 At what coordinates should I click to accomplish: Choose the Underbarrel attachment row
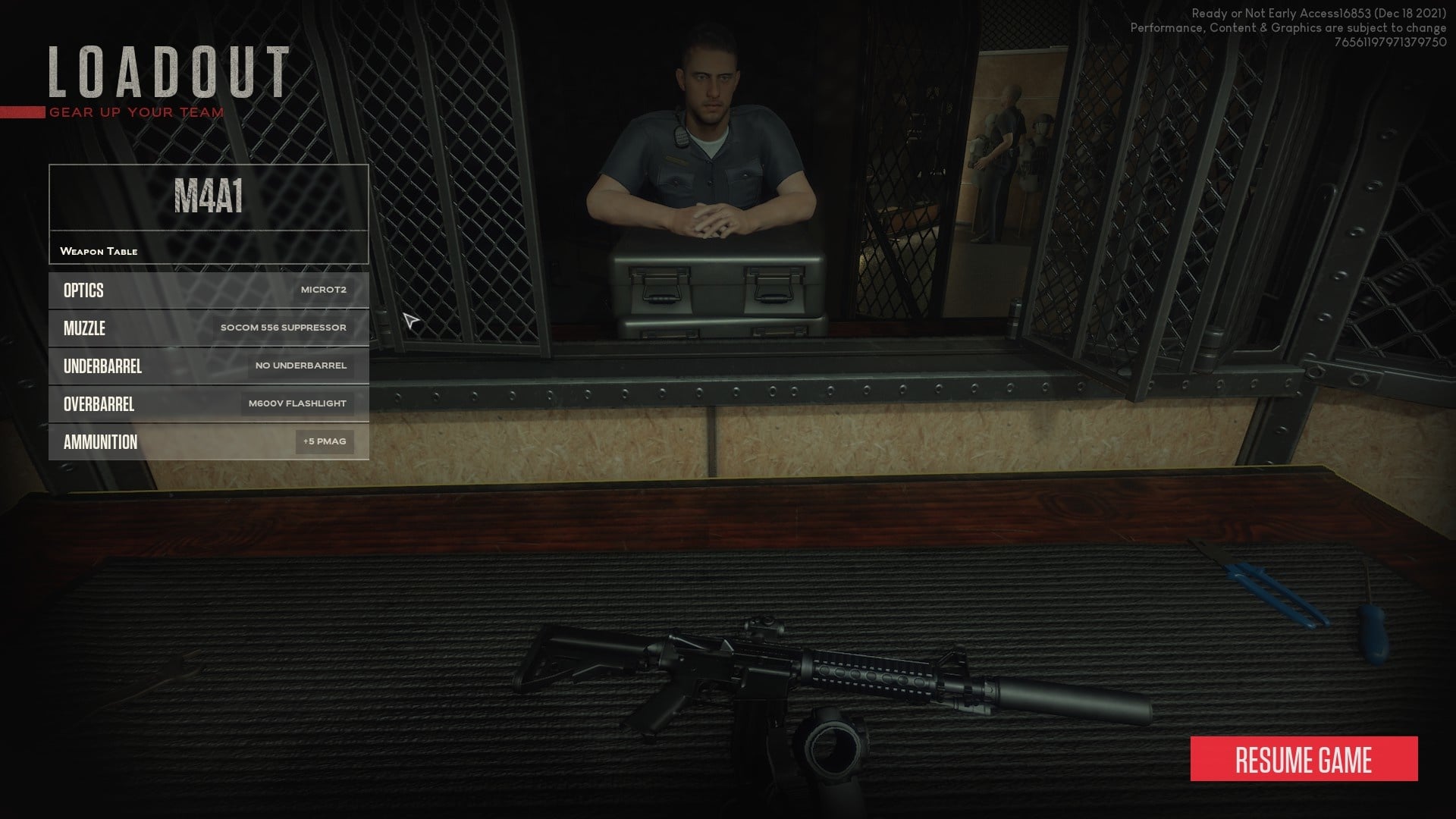[209, 366]
